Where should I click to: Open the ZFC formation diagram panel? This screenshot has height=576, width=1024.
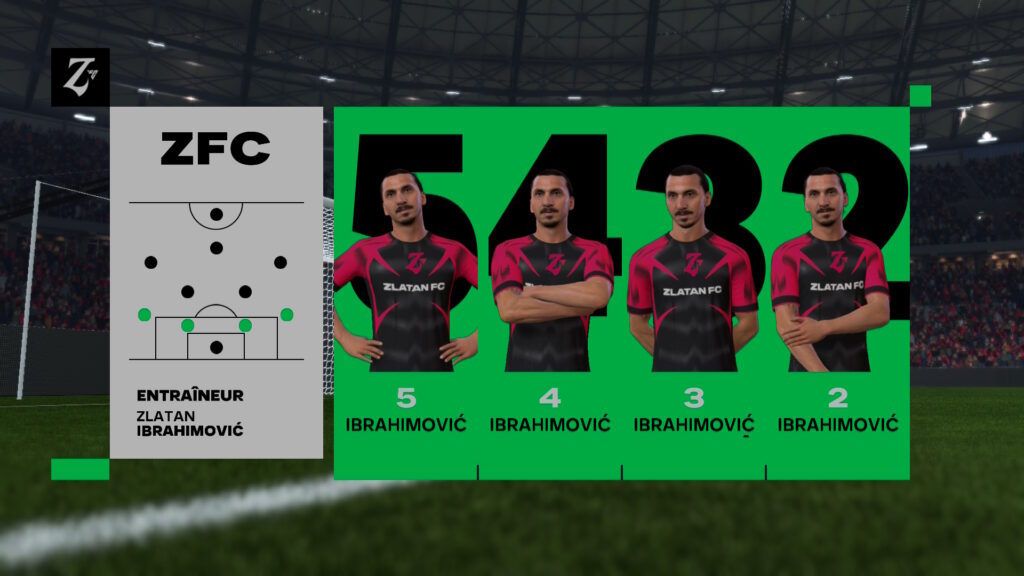pos(216,280)
